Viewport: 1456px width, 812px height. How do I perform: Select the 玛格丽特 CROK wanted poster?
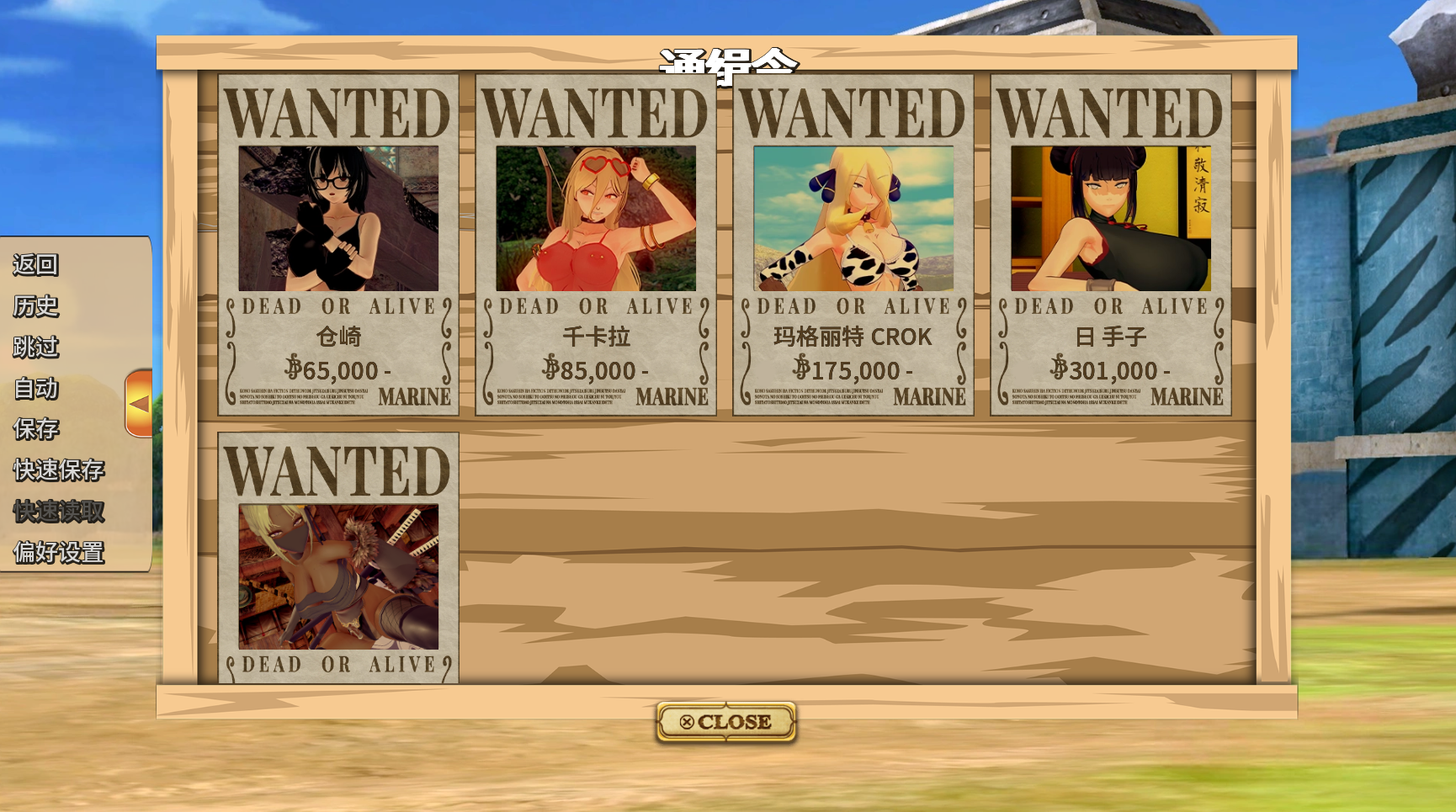pyautogui.click(x=853, y=245)
